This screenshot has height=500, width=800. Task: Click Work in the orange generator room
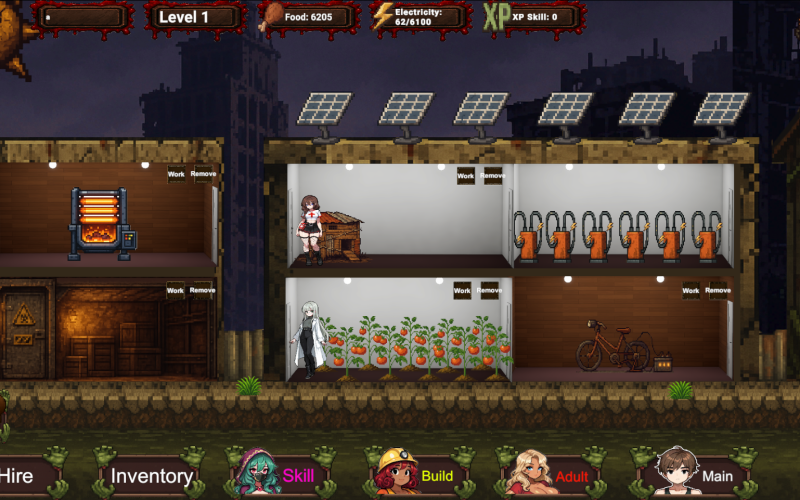[691, 176]
